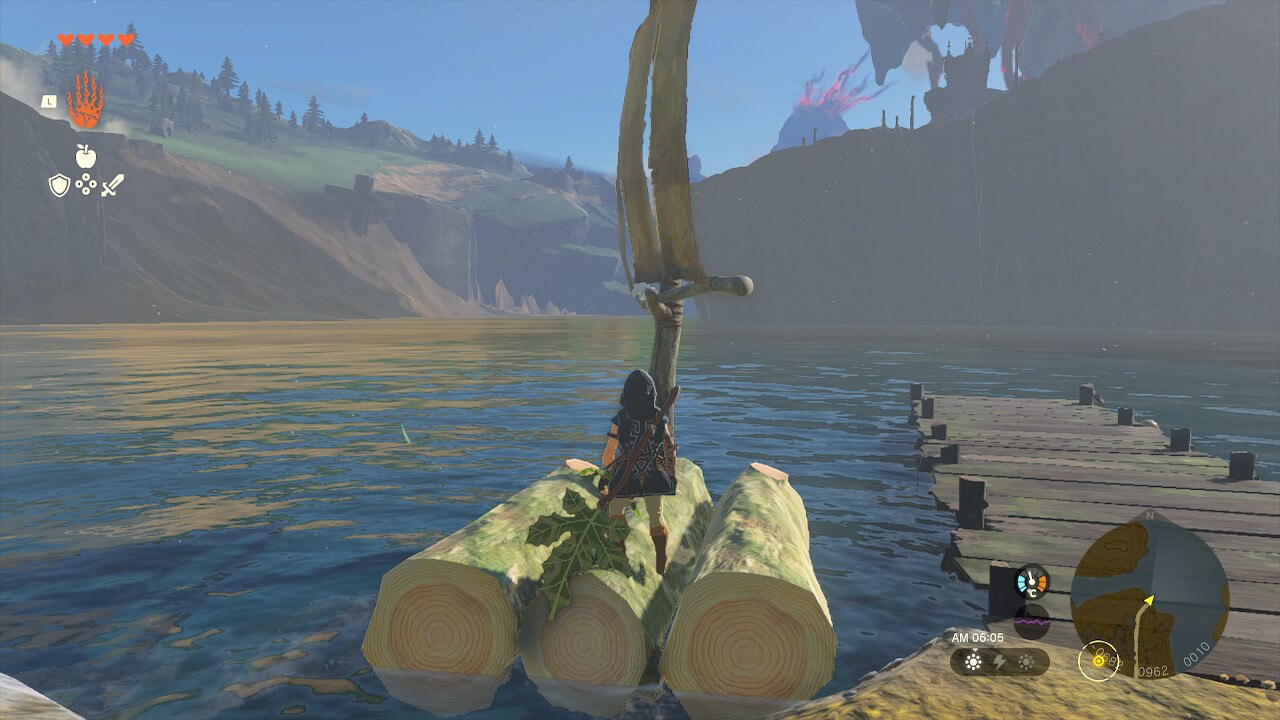1280x720 pixels.
Task: Select the apple quick-item icon
Action: 85,156
